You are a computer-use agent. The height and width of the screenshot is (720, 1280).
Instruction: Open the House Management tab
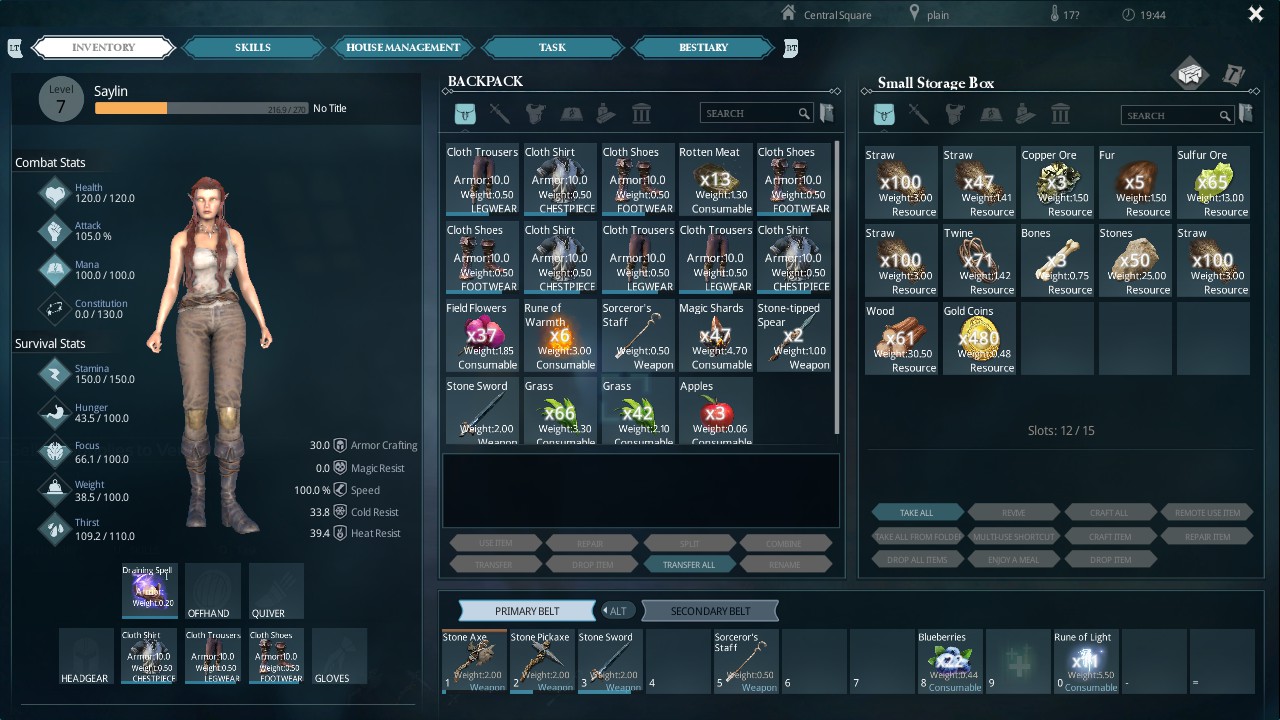403,47
